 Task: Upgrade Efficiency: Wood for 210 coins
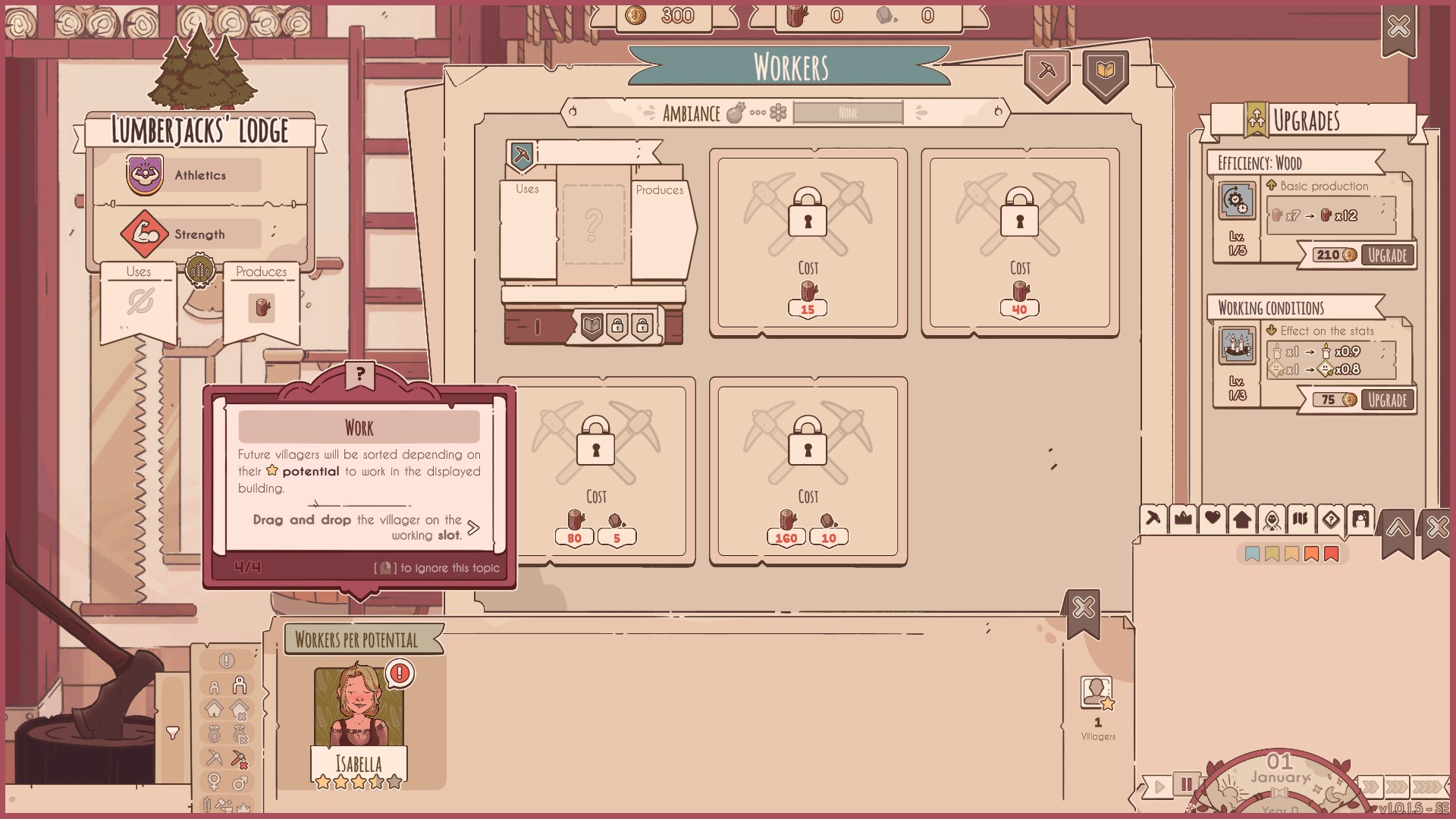pyautogui.click(x=1387, y=256)
